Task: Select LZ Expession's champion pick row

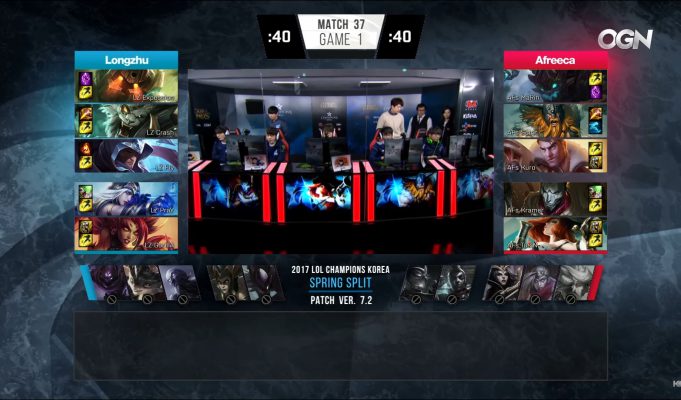Action: 135,86
